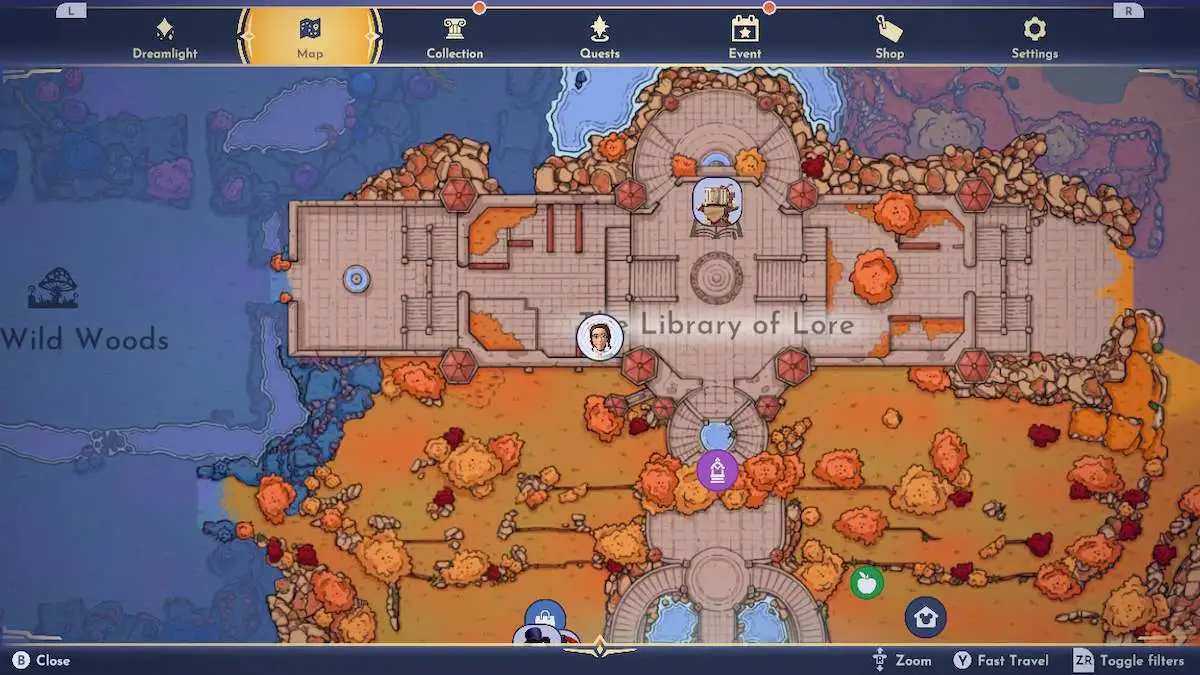Select the Map tab
1200x675 pixels.
310,38
